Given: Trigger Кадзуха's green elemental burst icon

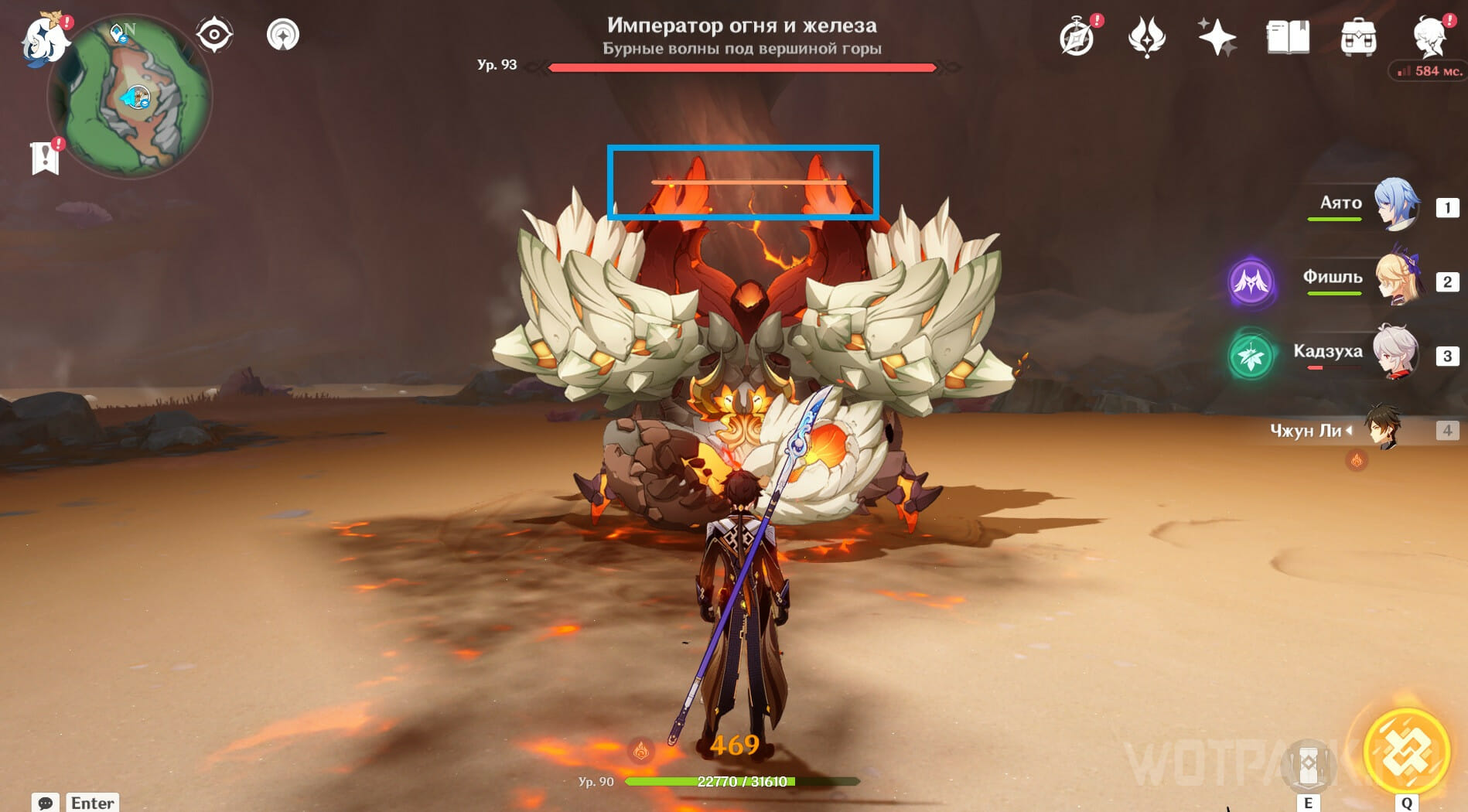Looking at the screenshot, I should (x=1251, y=356).
